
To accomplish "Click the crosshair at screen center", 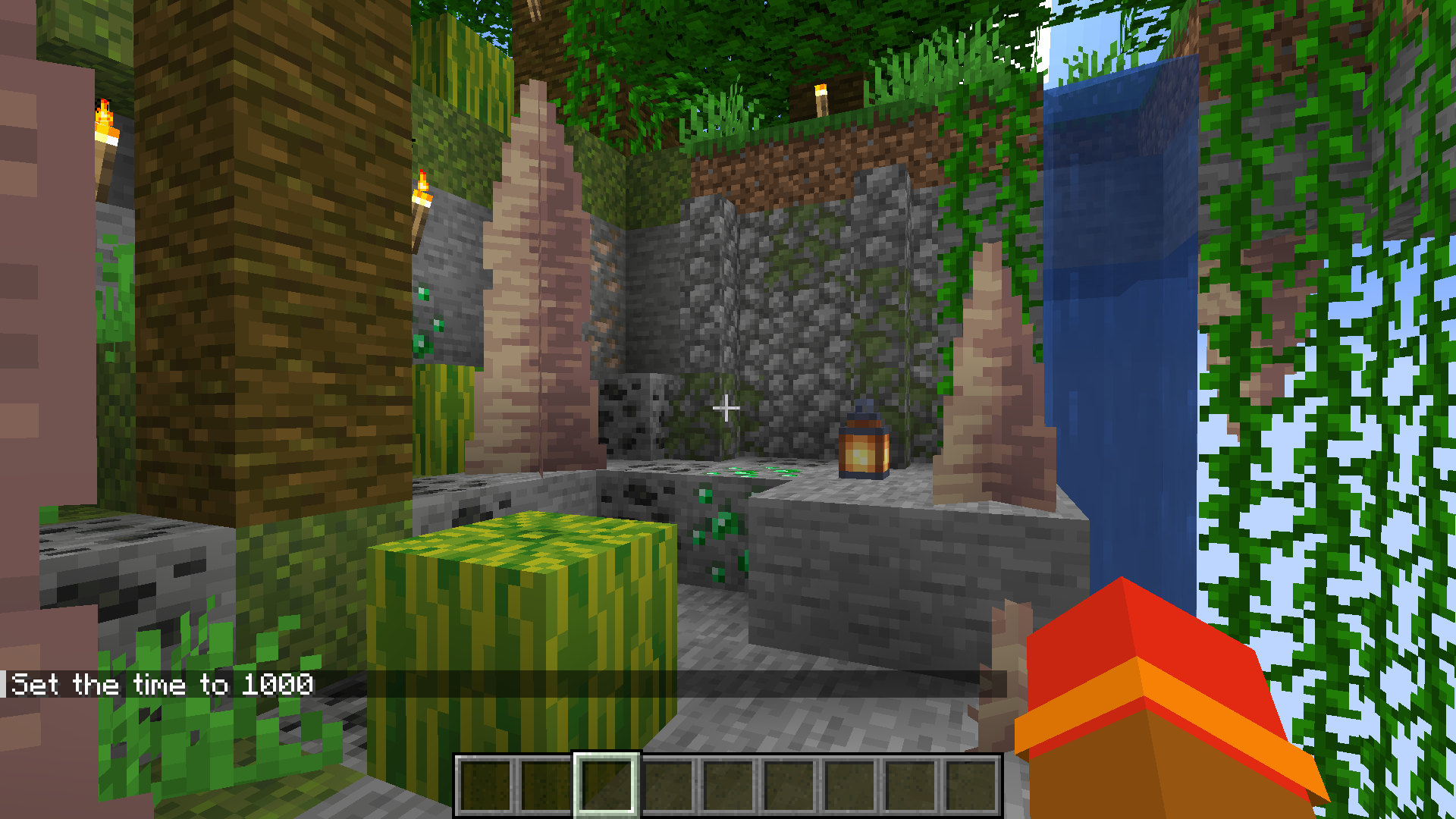I will pyautogui.click(x=726, y=408).
